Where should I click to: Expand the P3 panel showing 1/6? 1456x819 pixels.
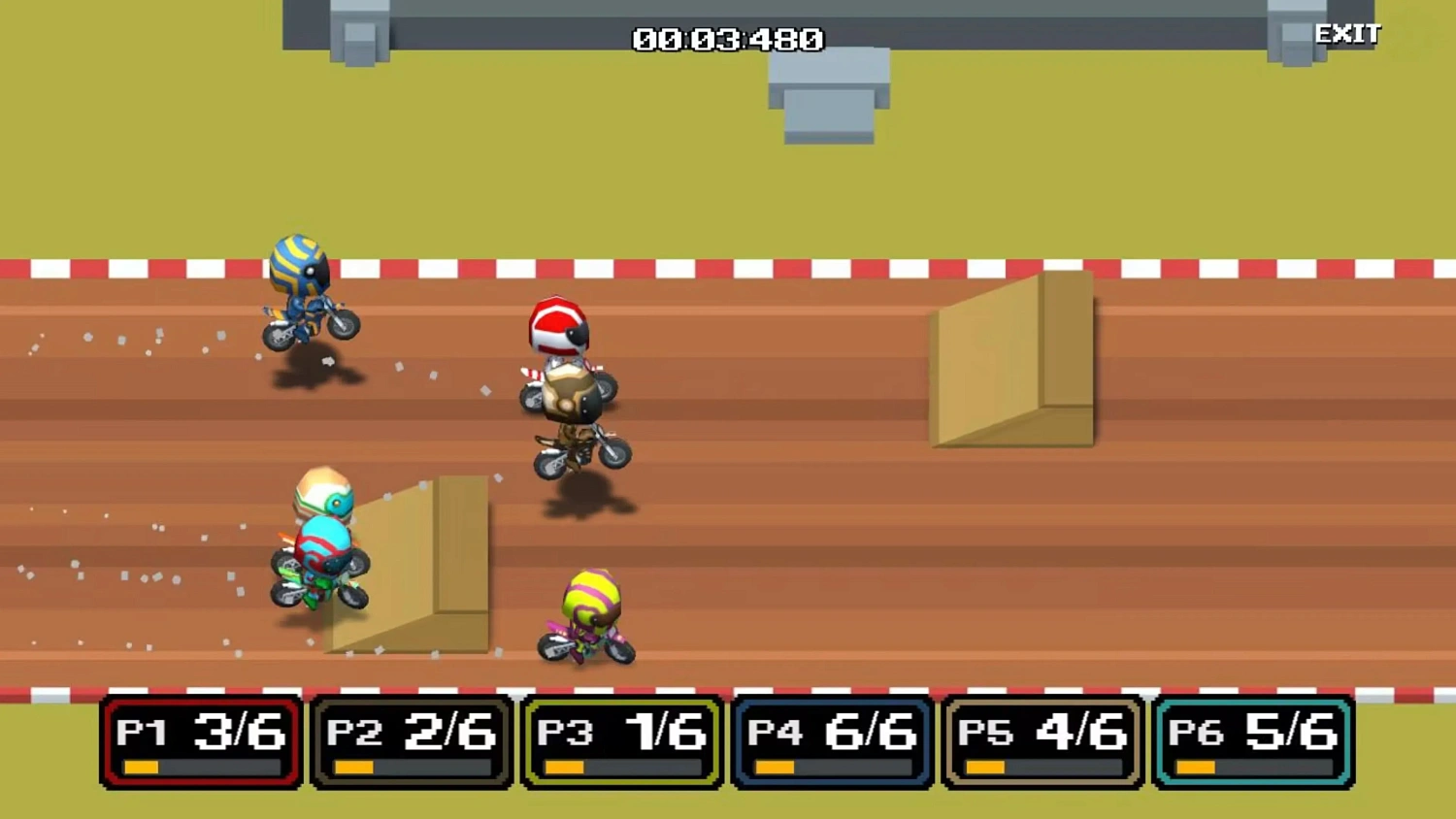tap(619, 740)
